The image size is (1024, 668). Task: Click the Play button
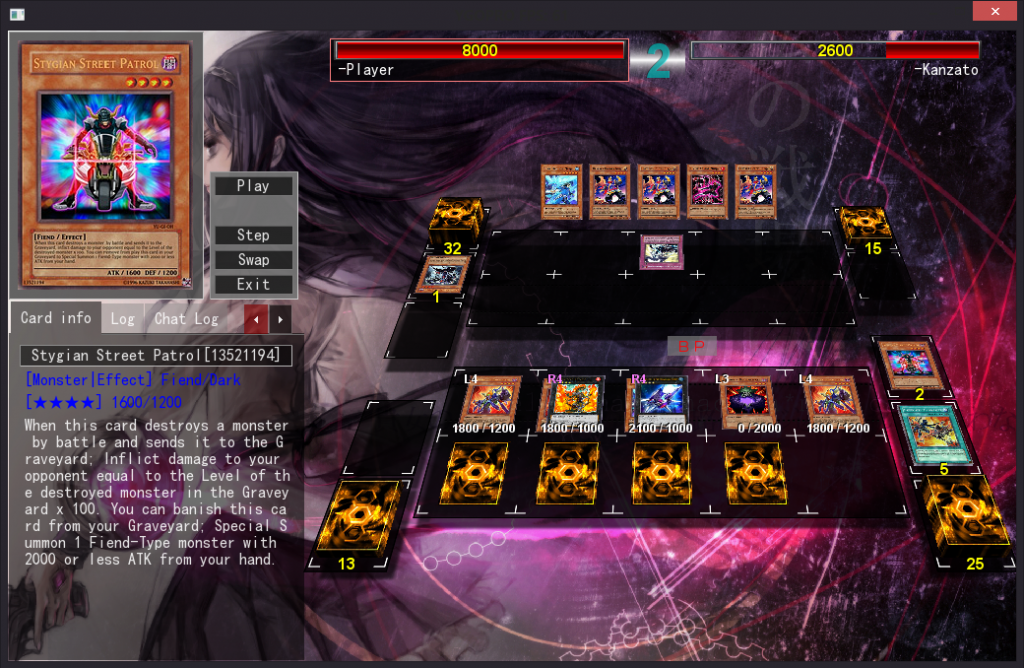tap(253, 186)
